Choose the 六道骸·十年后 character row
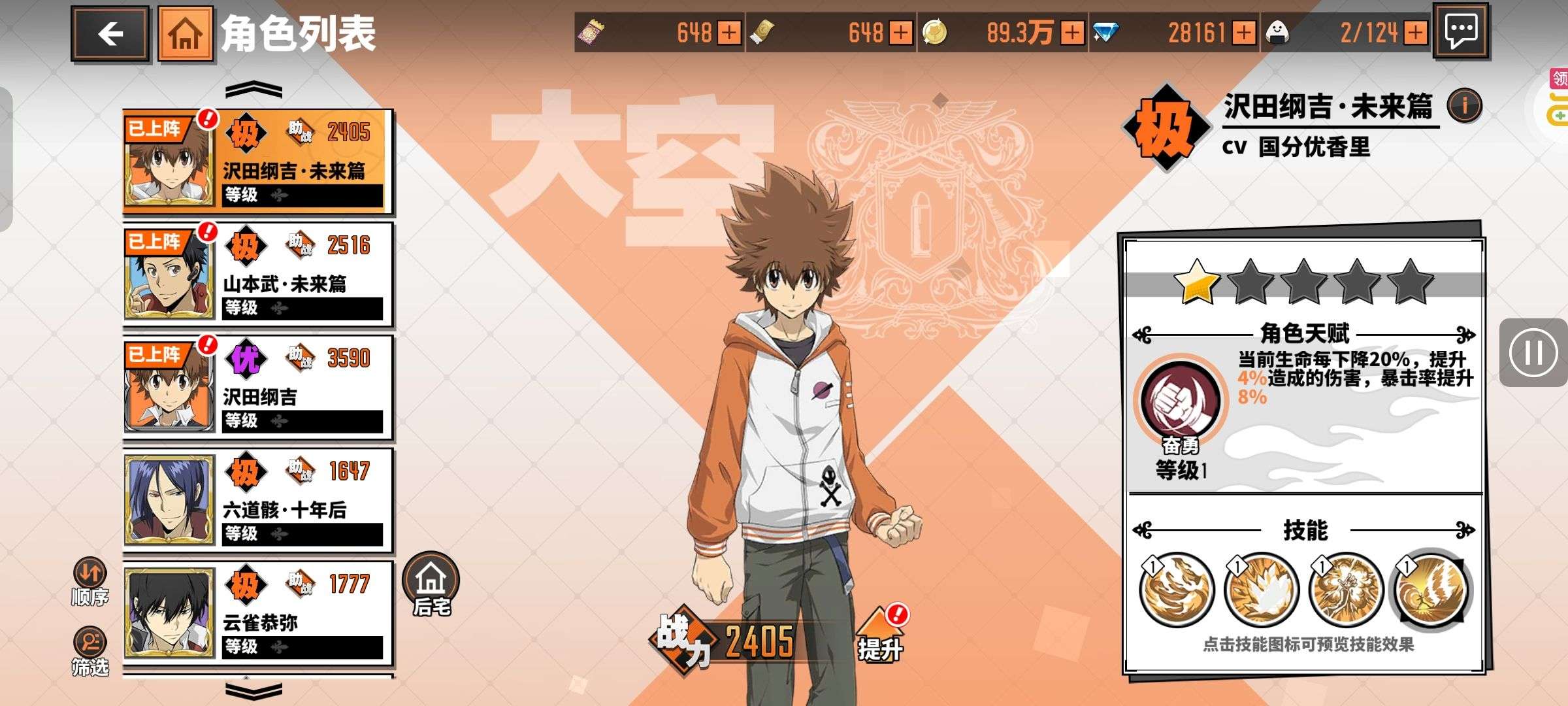The image size is (1568, 706). tap(257, 501)
